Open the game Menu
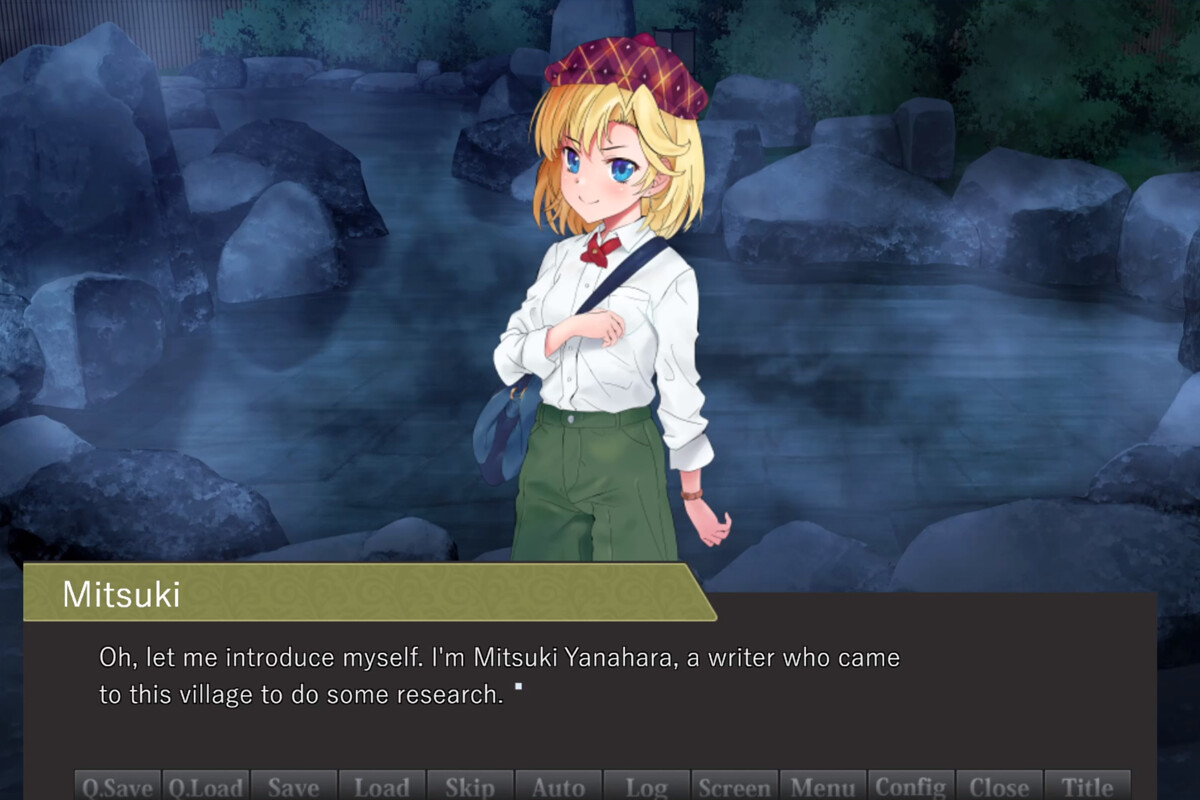The image size is (1200, 800). coord(822,786)
